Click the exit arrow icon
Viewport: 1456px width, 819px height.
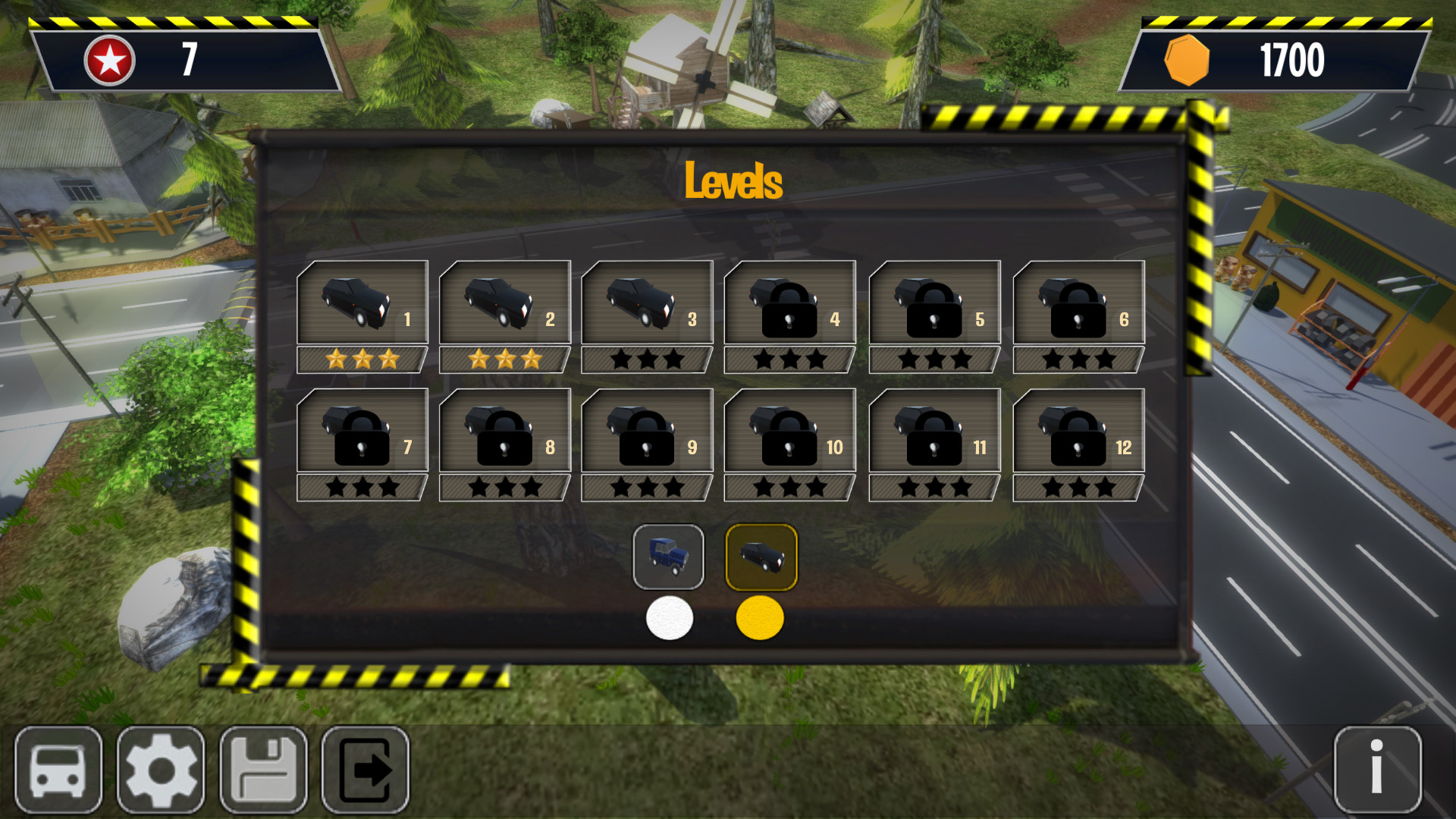pyautogui.click(x=366, y=769)
